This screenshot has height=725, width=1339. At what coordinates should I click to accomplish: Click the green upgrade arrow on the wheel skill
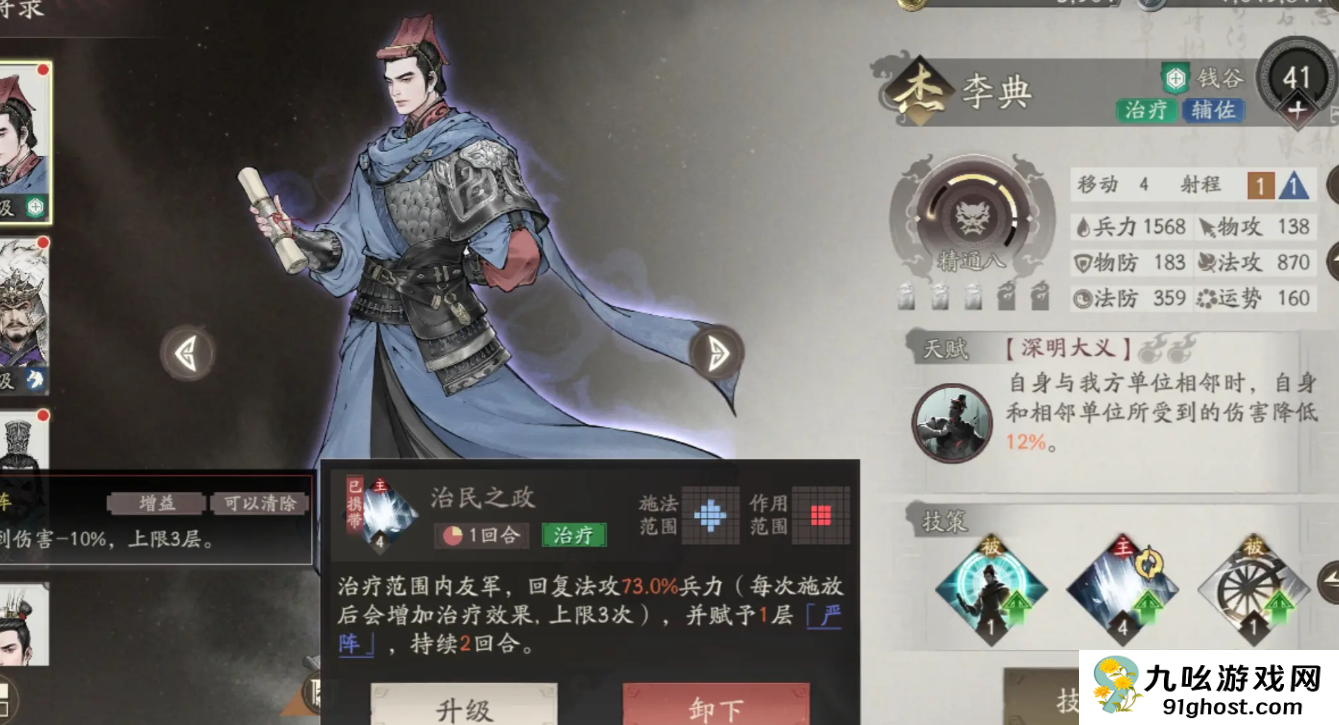coord(1281,605)
